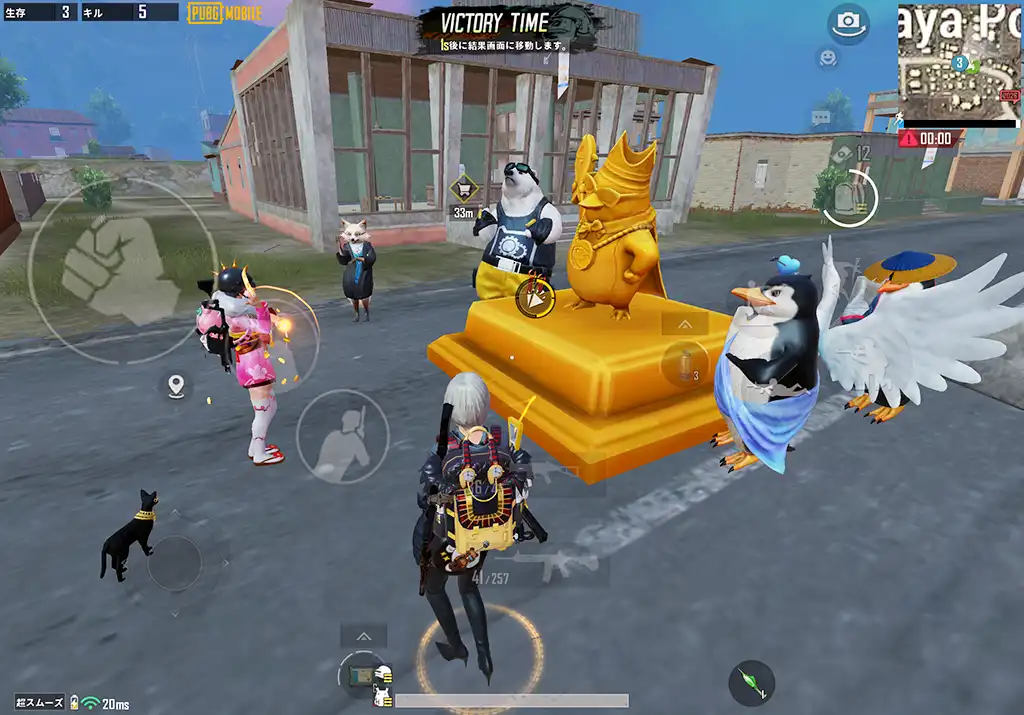Open the chat speech bubble
This screenshot has width=1024, height=715.
pos(821,117)
